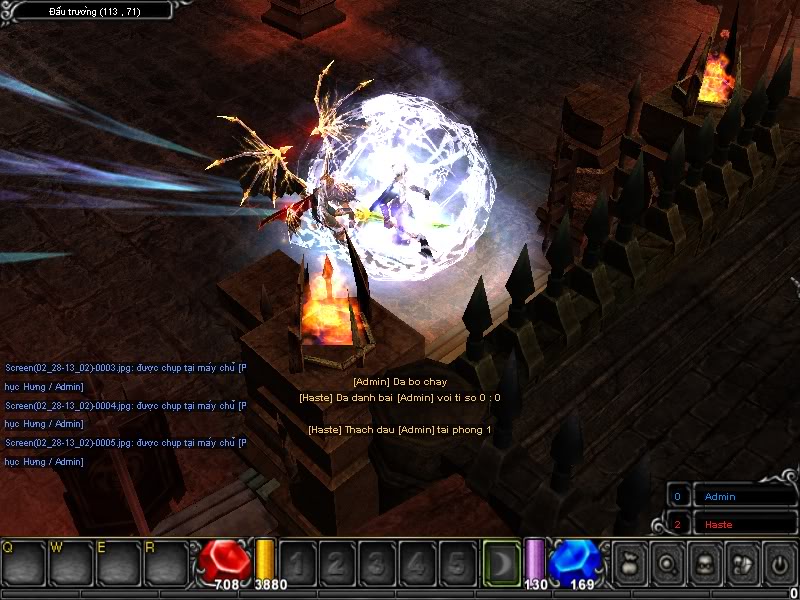Image resolution: width=800 pixels, height=600 pixels.
Task: Open the icon left of the power button
Action: tap(742, 562)
